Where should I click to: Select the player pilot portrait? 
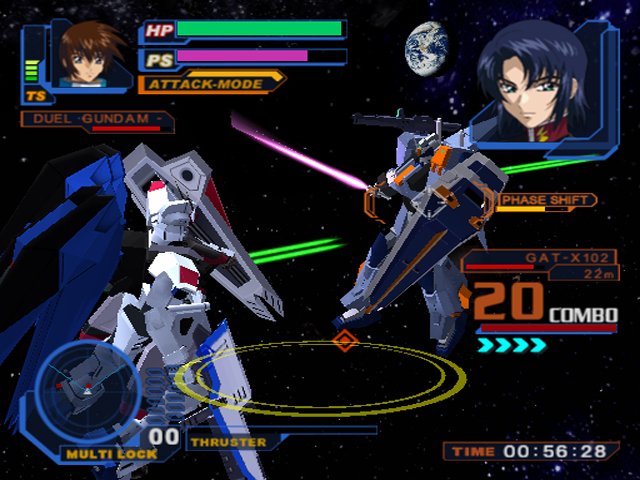pos(84,55)
